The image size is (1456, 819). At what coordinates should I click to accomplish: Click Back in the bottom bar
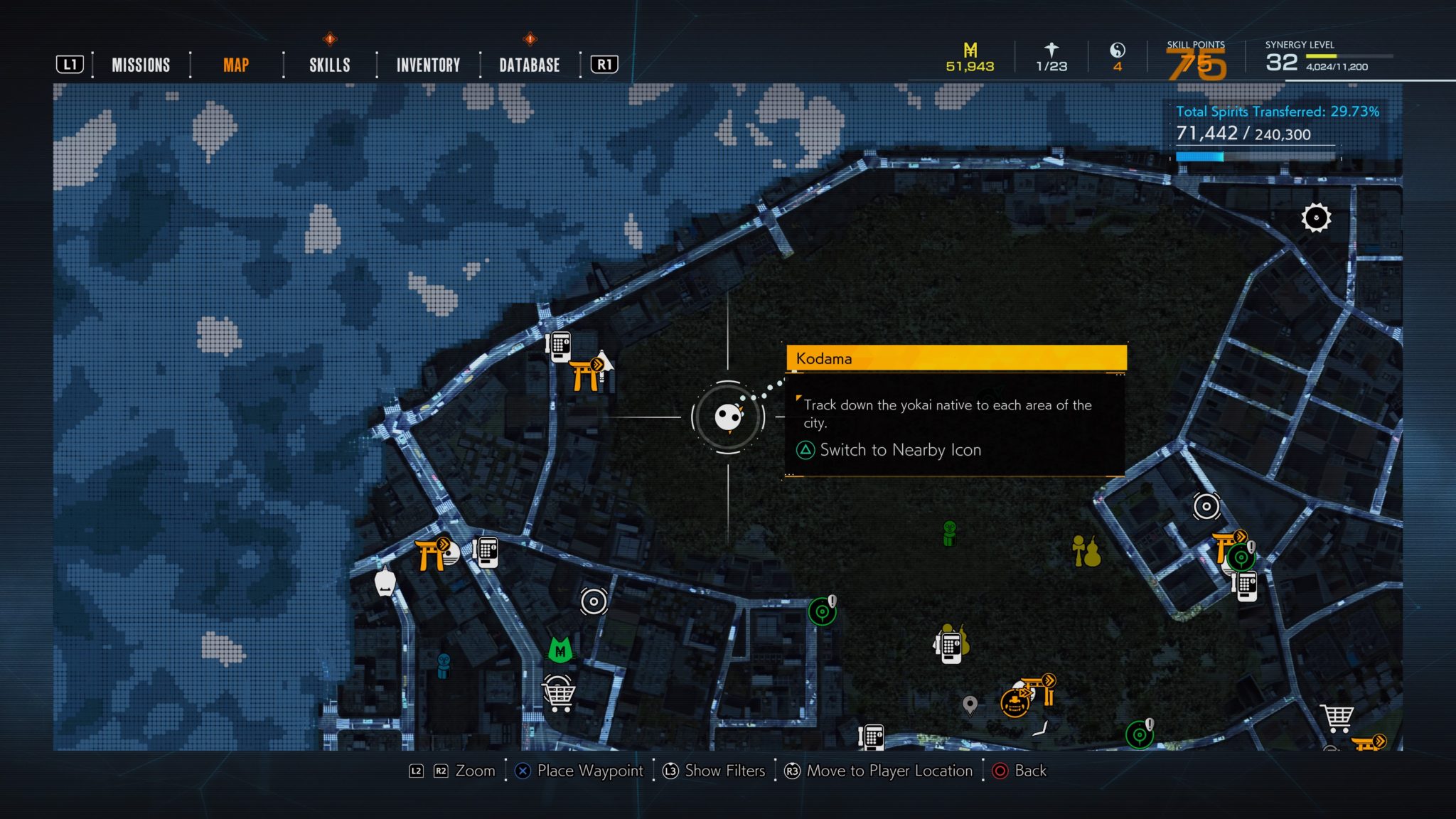tap(1029, 771)
